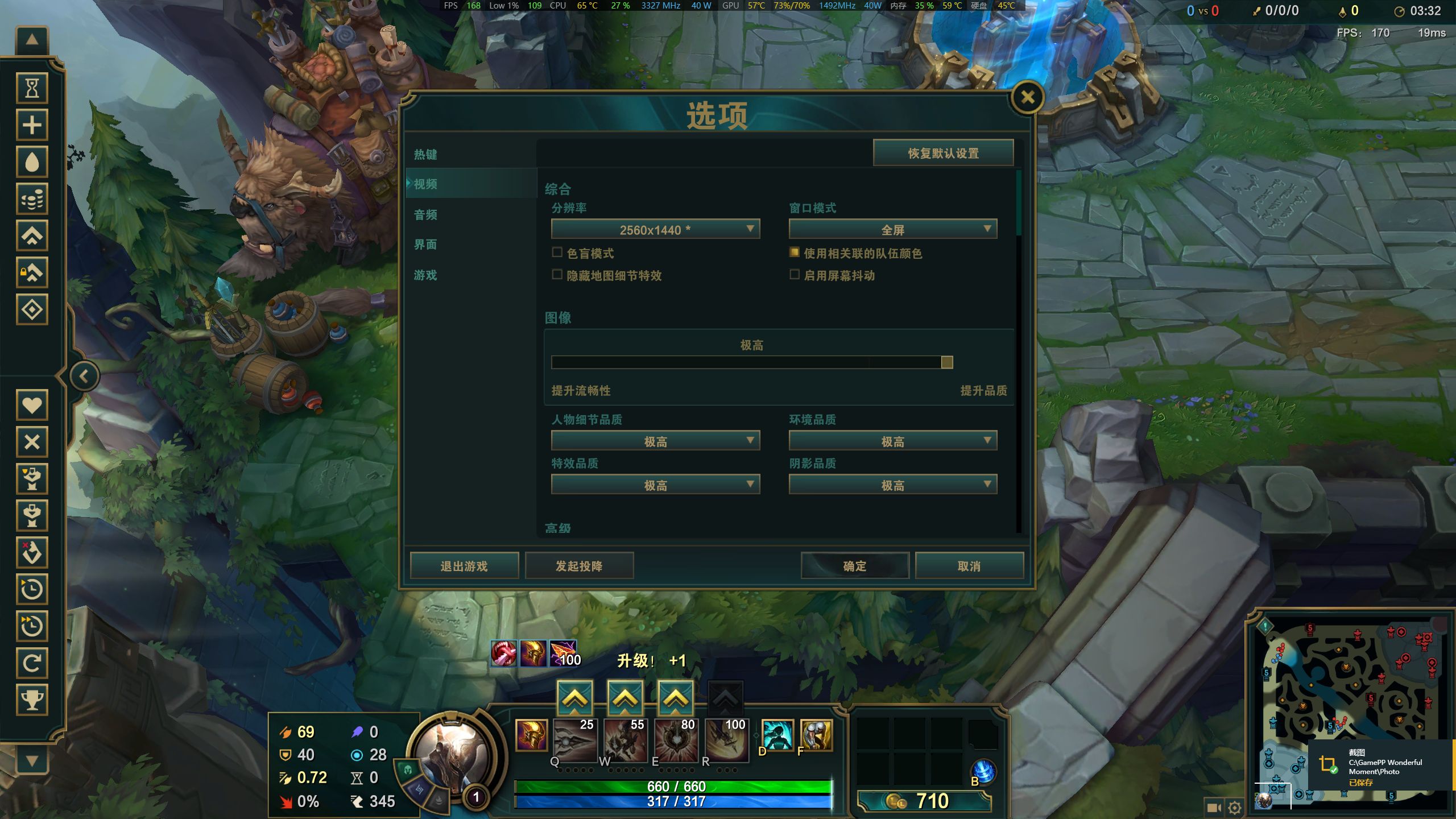Click the 恢复默认设置 button
The height and width of the screenshot is (819, 1456).
point(943,152)
